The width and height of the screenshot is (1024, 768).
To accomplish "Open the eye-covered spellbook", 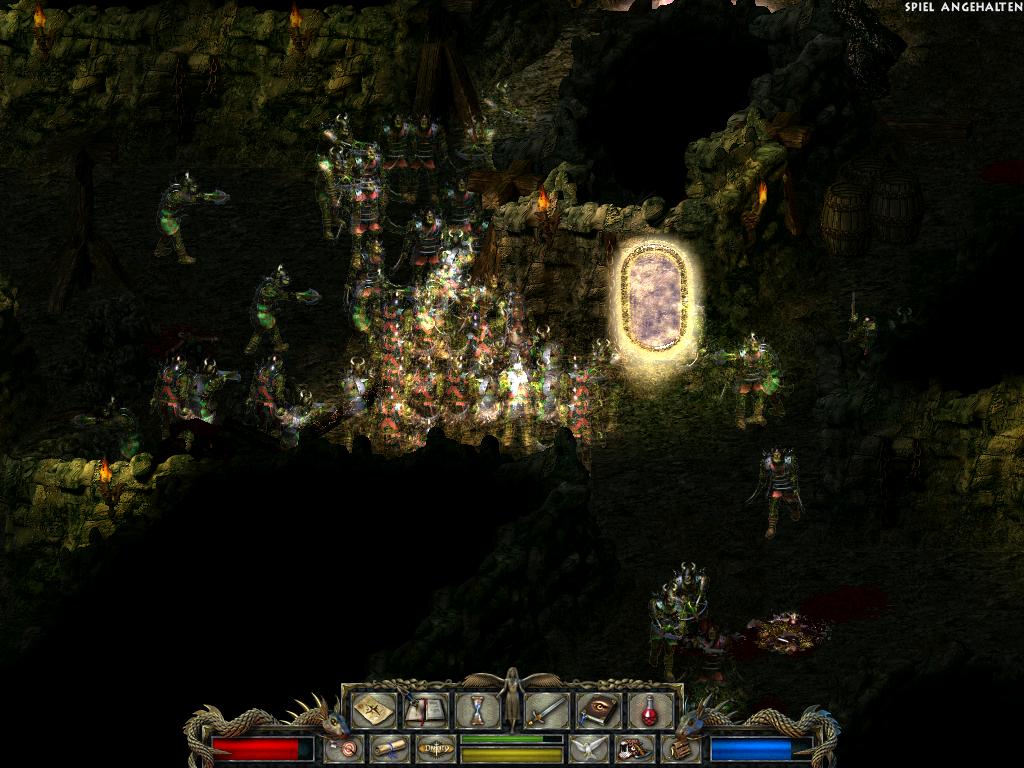I will pyautogui.click(x=598, y=711).
